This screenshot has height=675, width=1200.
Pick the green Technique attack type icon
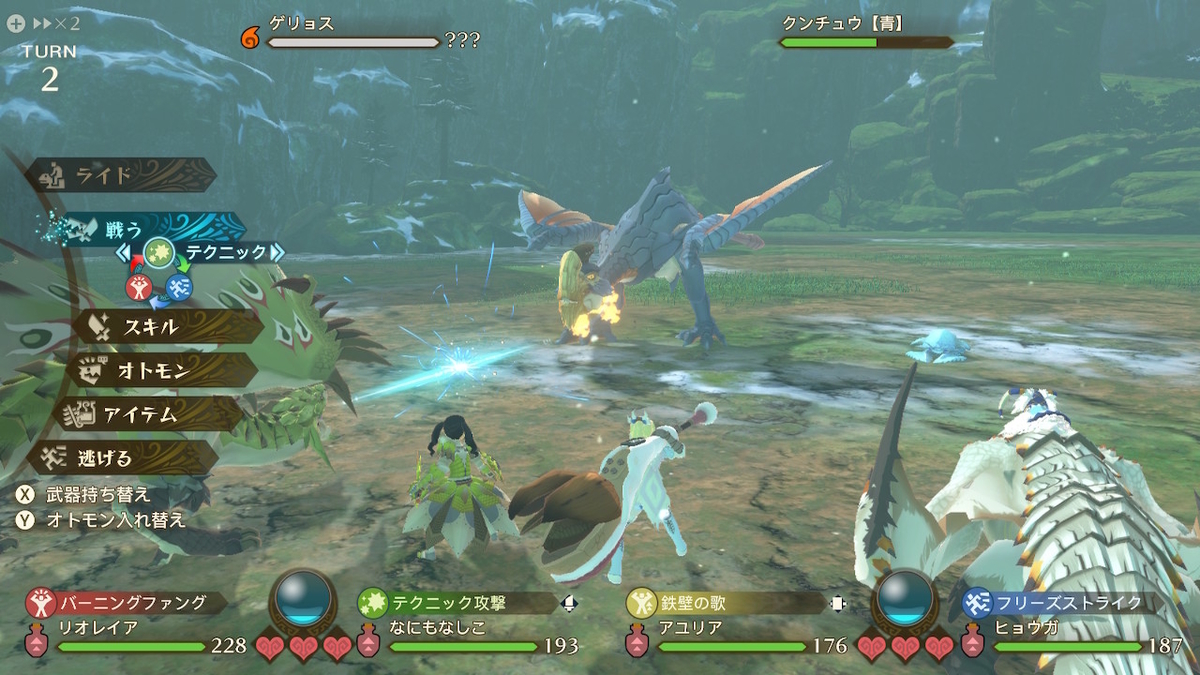point(159,253)
